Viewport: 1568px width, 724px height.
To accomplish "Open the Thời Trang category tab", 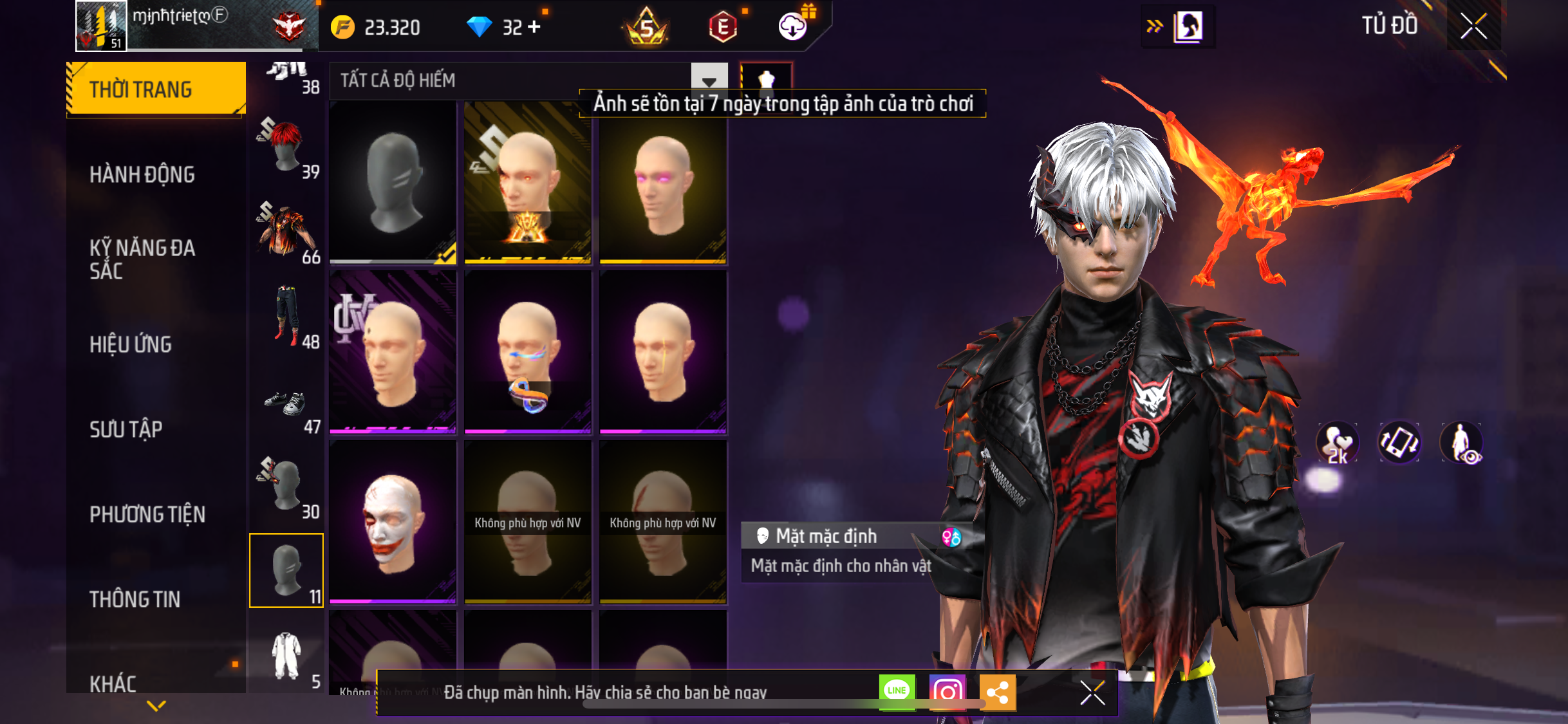I will coord(155,89).
